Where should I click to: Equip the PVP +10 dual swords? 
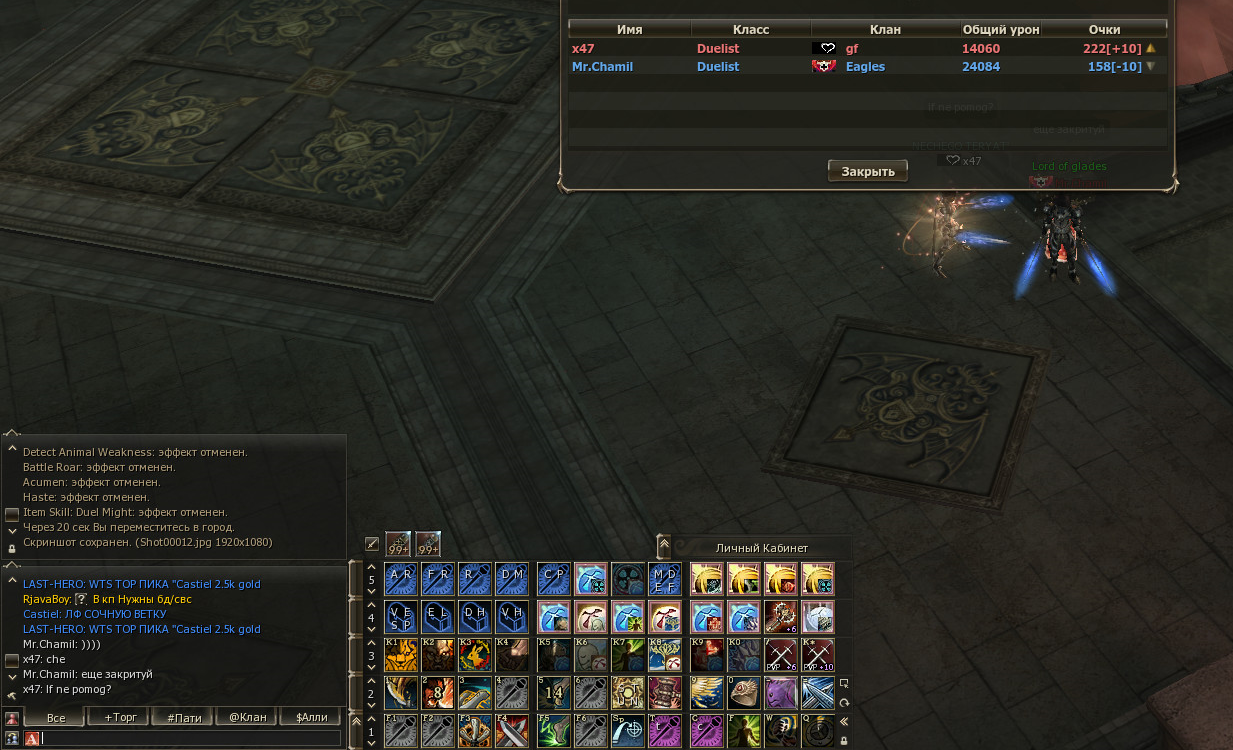pyautogui.click(x=818, y=655)
